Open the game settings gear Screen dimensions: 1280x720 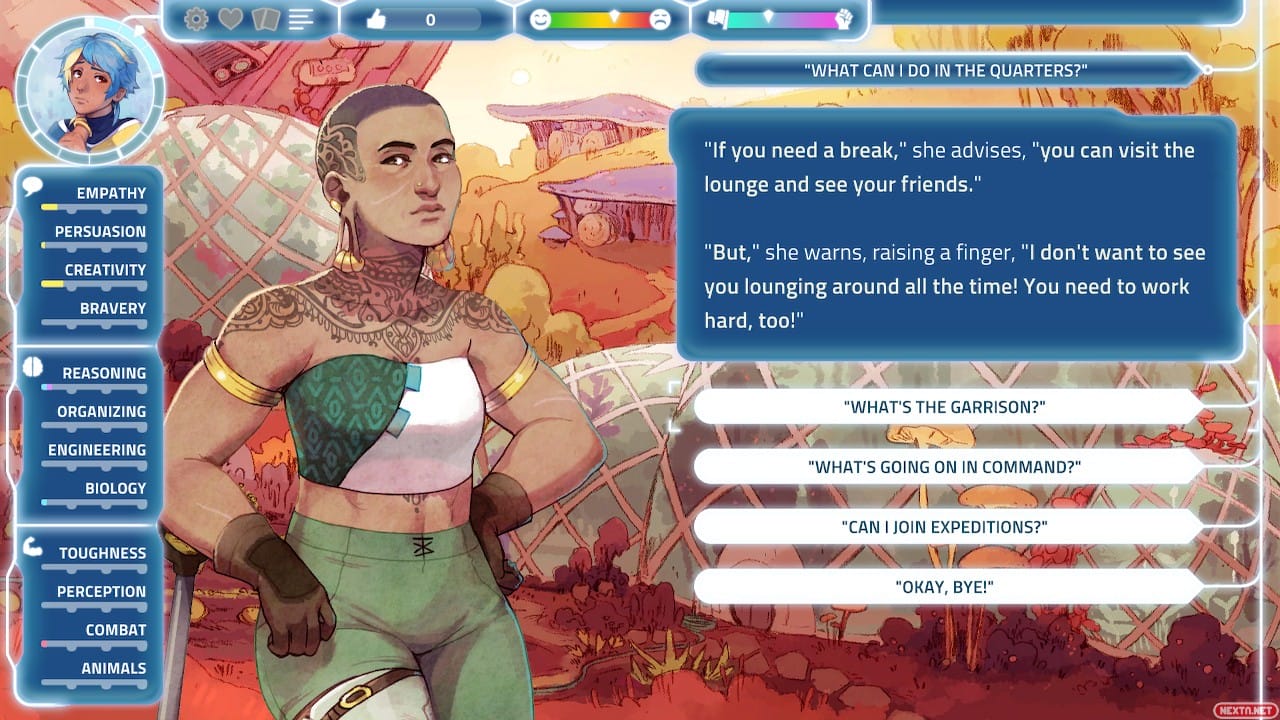pos(197,18)
